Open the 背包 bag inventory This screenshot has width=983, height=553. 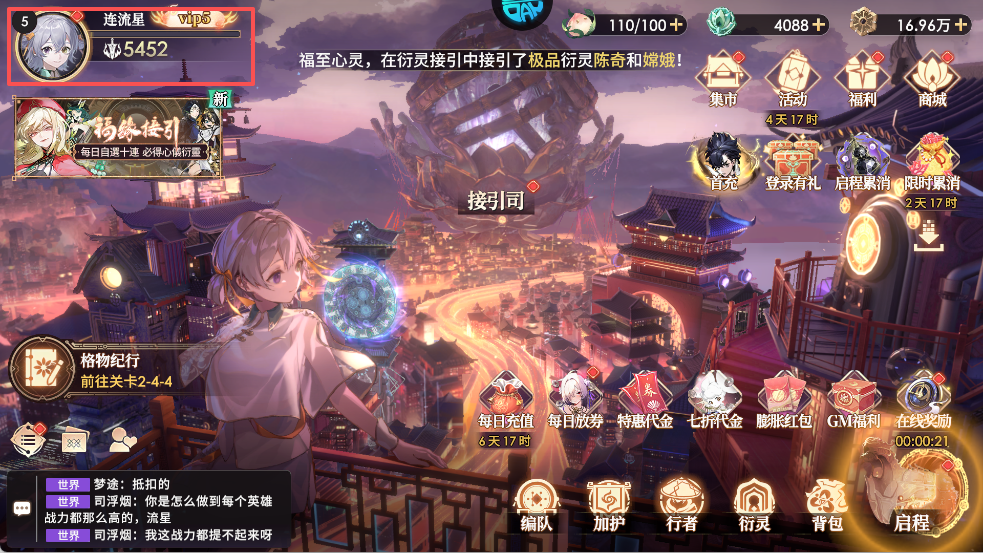pyautogui.click(x=827, y=503)
